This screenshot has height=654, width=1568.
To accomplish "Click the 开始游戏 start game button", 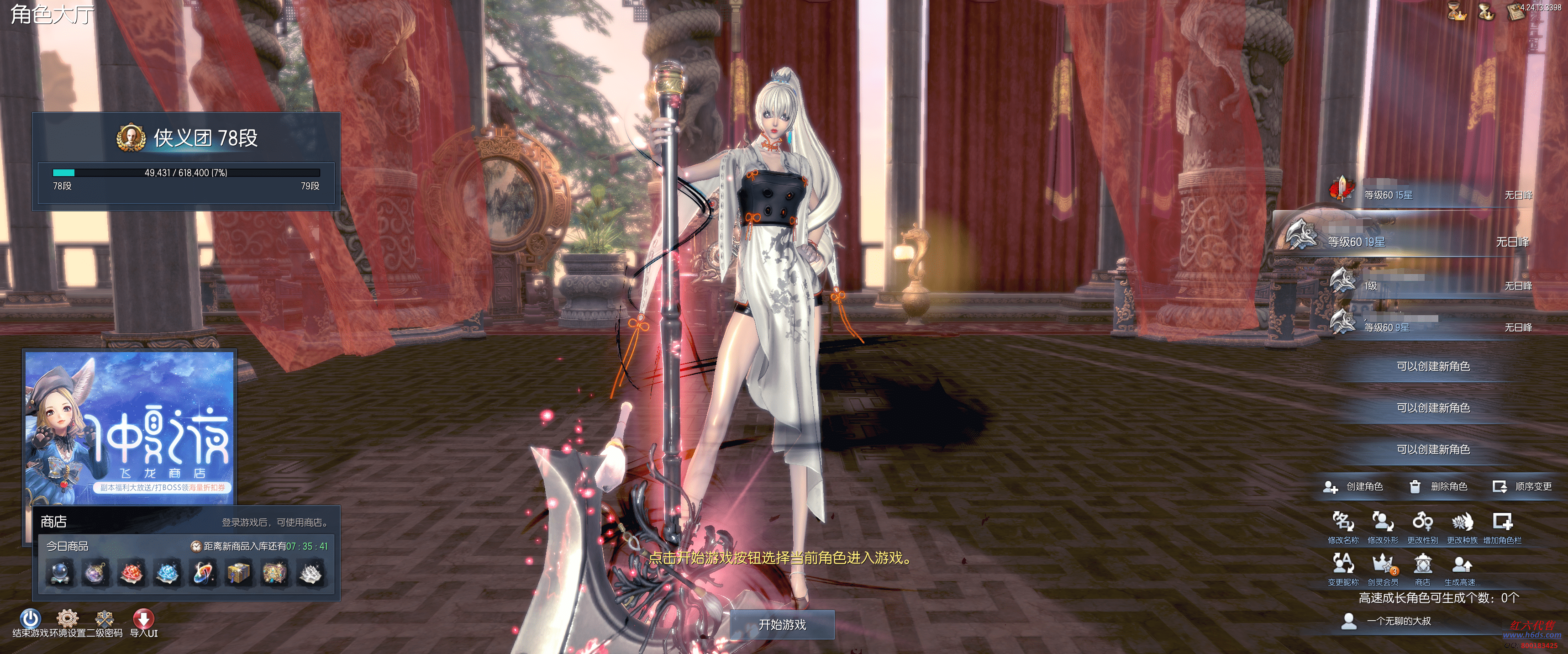I will pyautogui.click(x=782, y=624).
